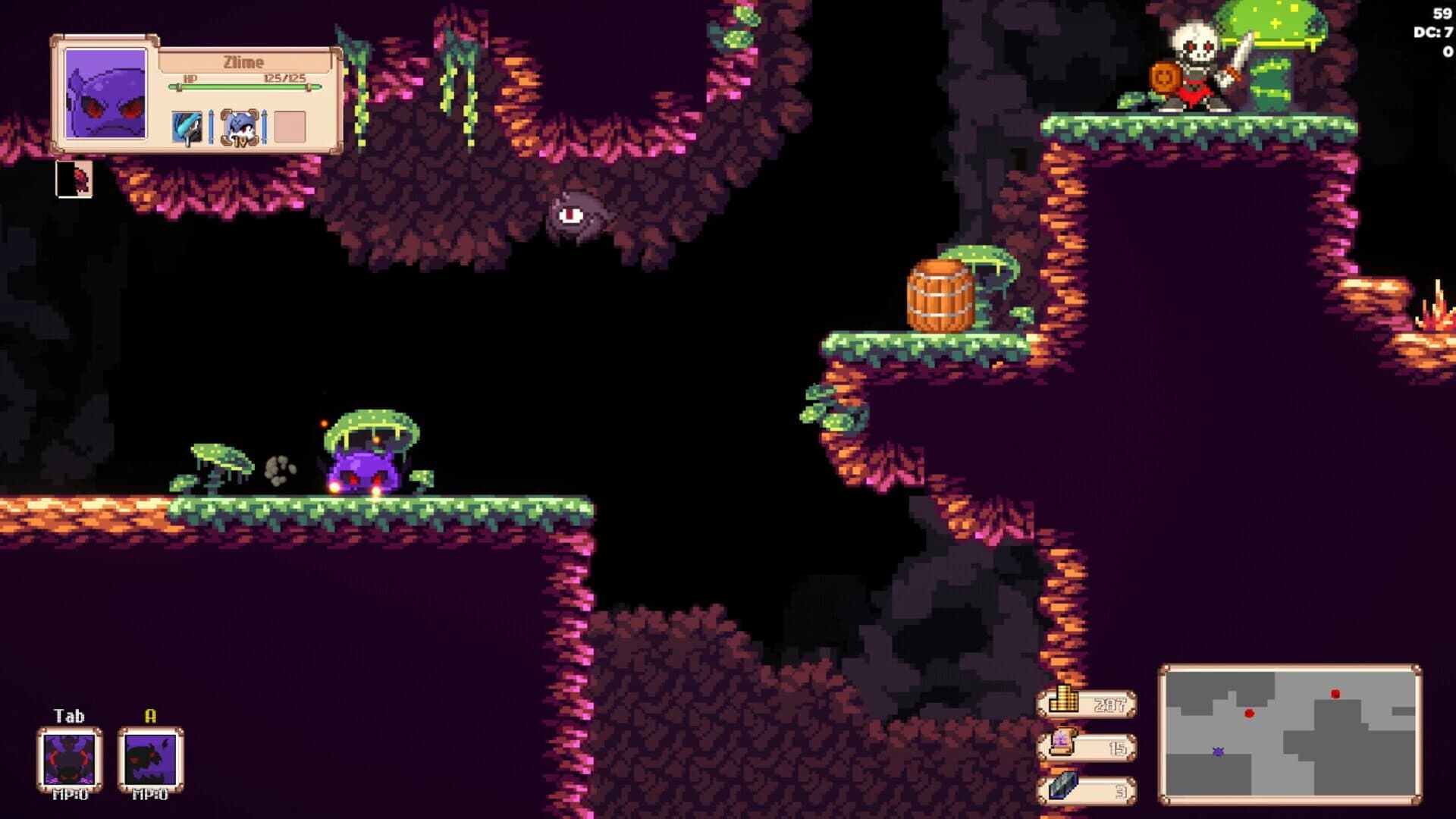Screen dimensions: 1456x819
Task: Click the Zlime portrait in the status panel
Action: [106, 95]
